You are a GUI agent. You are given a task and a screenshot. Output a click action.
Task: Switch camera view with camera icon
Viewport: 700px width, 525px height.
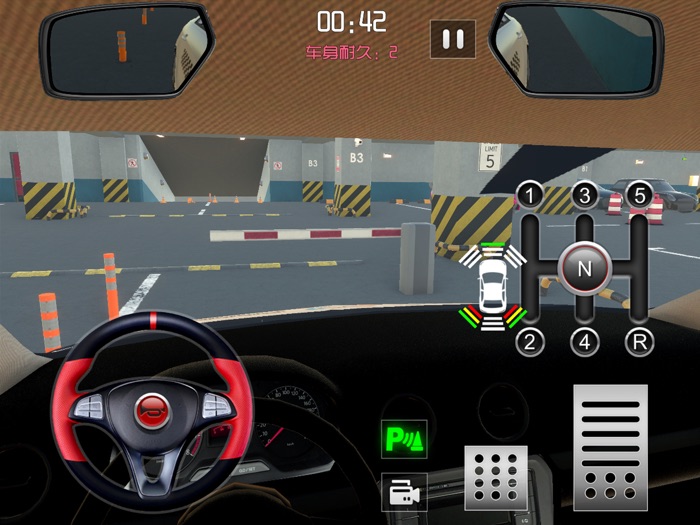(x=404, y=492)
